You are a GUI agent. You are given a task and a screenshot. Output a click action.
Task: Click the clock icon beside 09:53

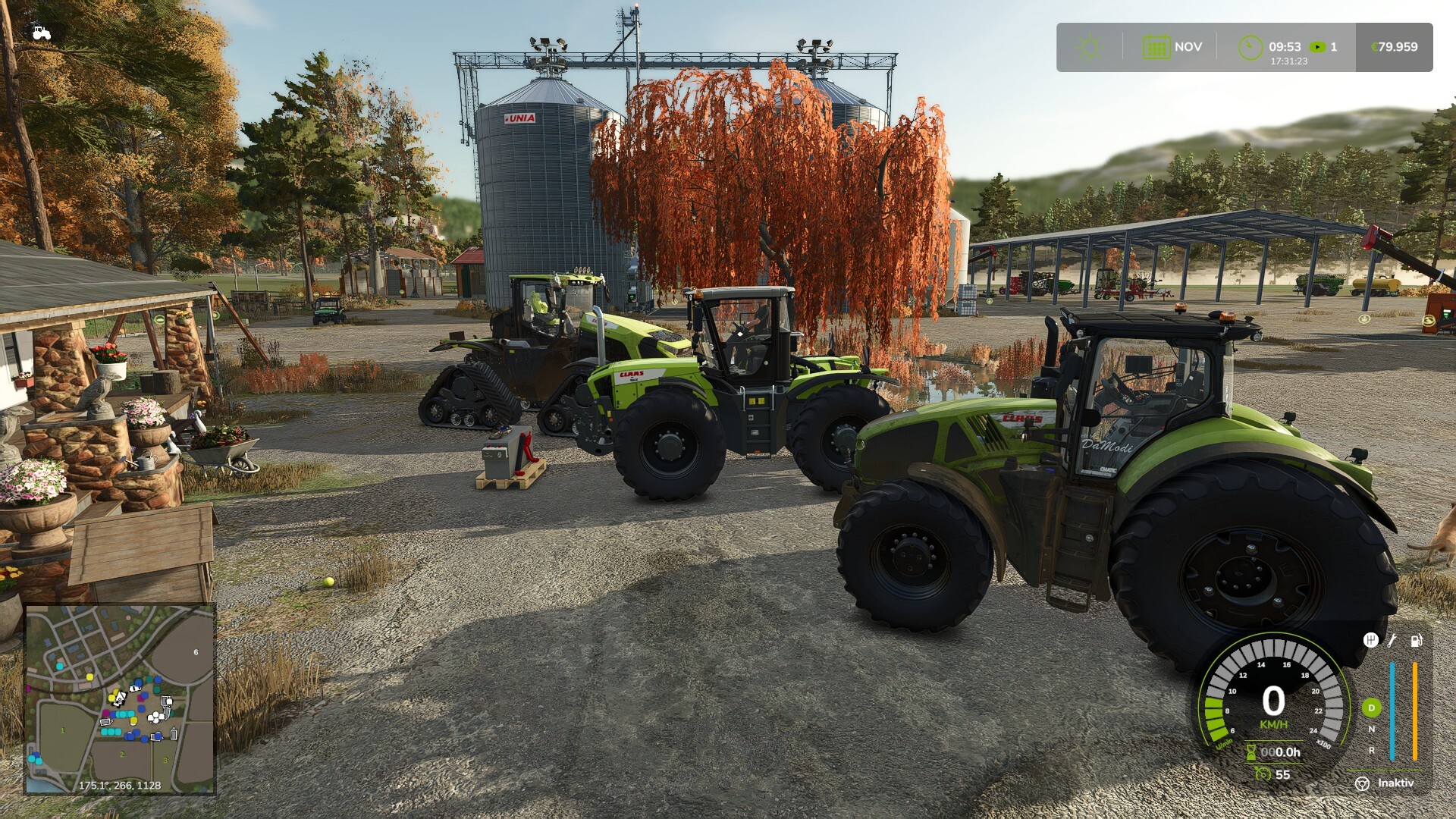(x=1250, y=47)
